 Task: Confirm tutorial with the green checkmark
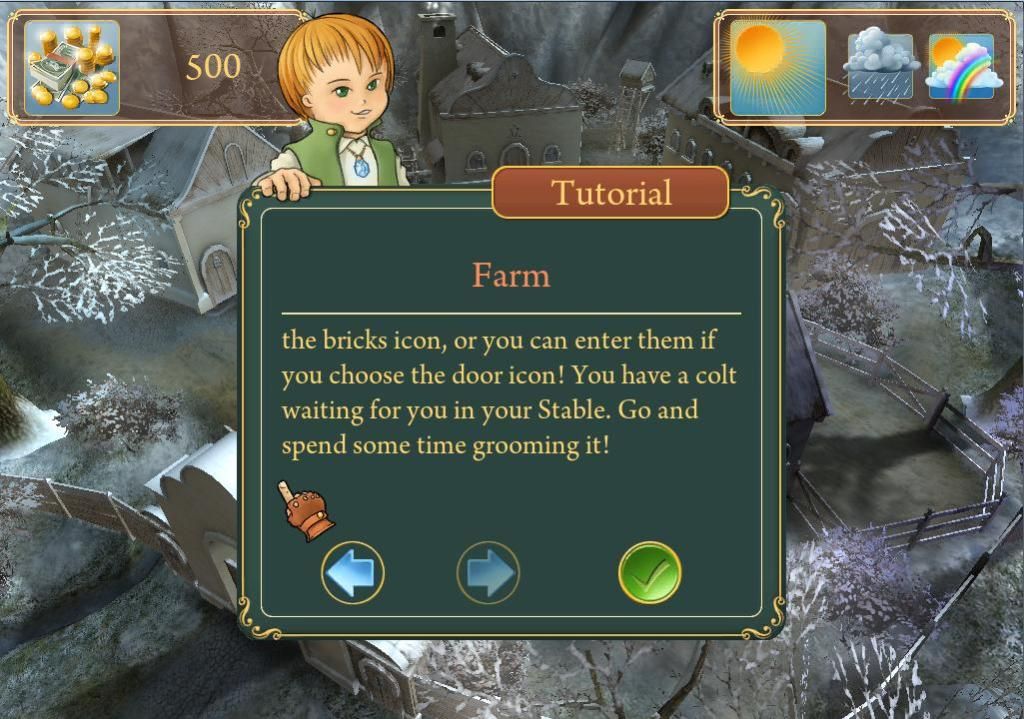649,573
